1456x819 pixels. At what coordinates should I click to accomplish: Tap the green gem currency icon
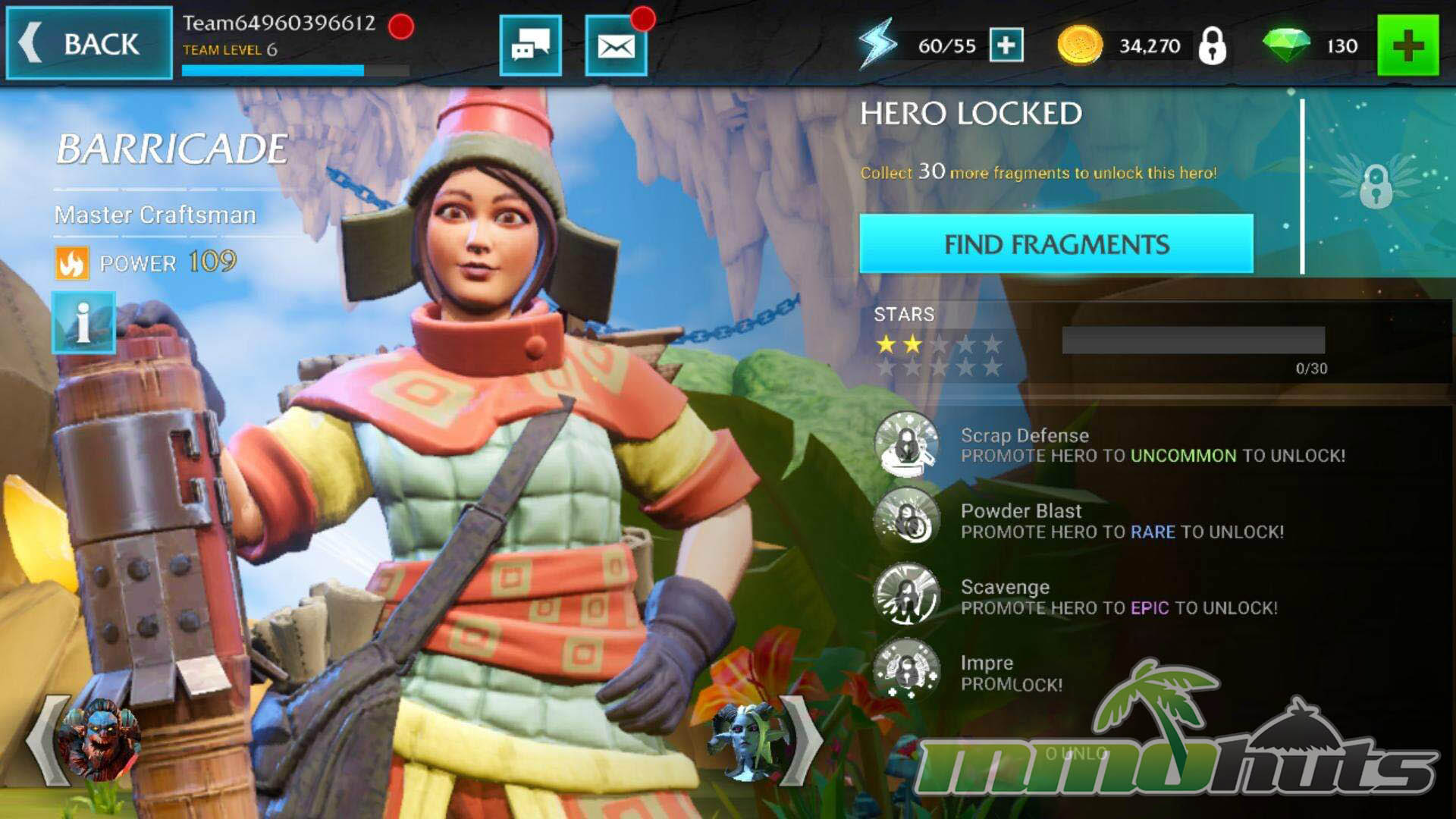[x=1286, y=45]
